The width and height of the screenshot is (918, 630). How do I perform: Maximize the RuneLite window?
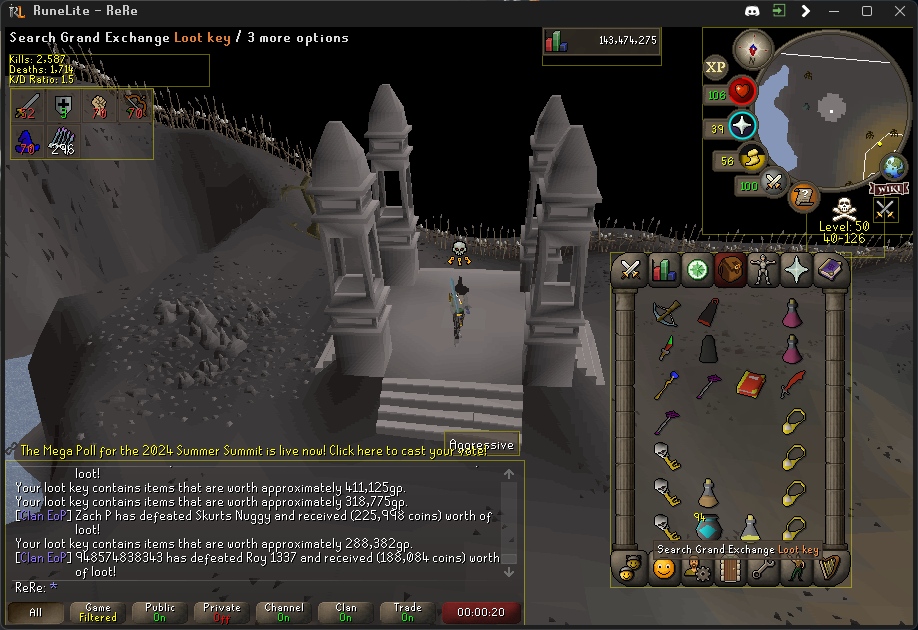click(x=867, y=11)
